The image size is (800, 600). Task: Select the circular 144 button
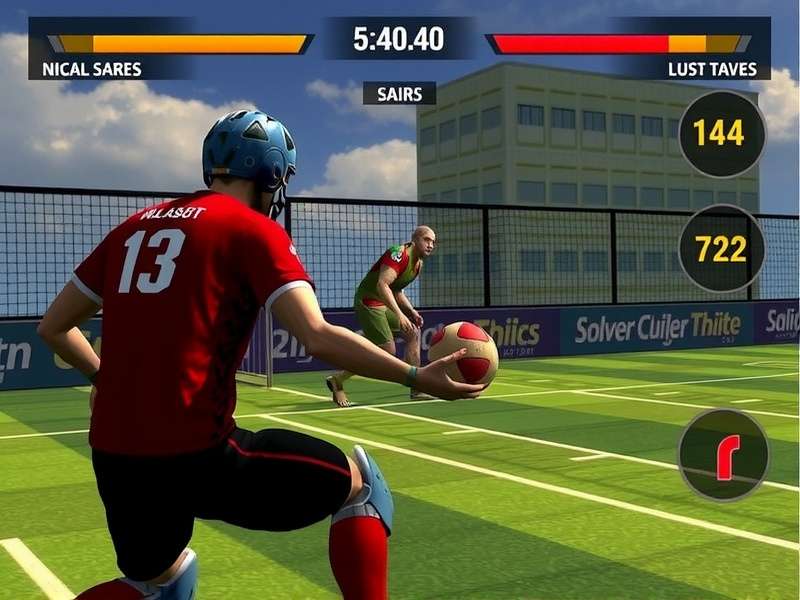click(x=721, y=134)
